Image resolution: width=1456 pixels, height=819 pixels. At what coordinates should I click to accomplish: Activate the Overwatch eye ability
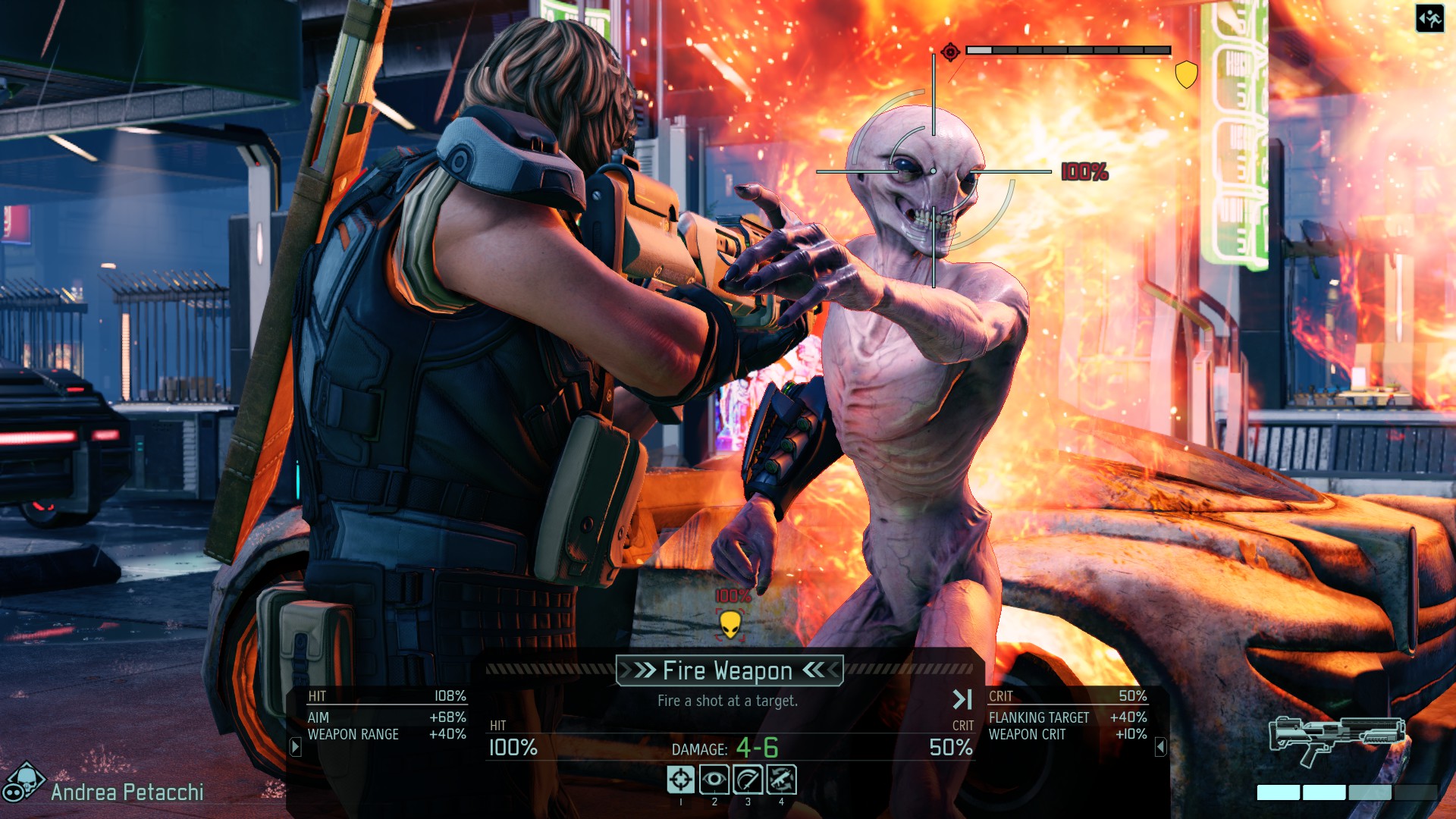click(714, 779)
